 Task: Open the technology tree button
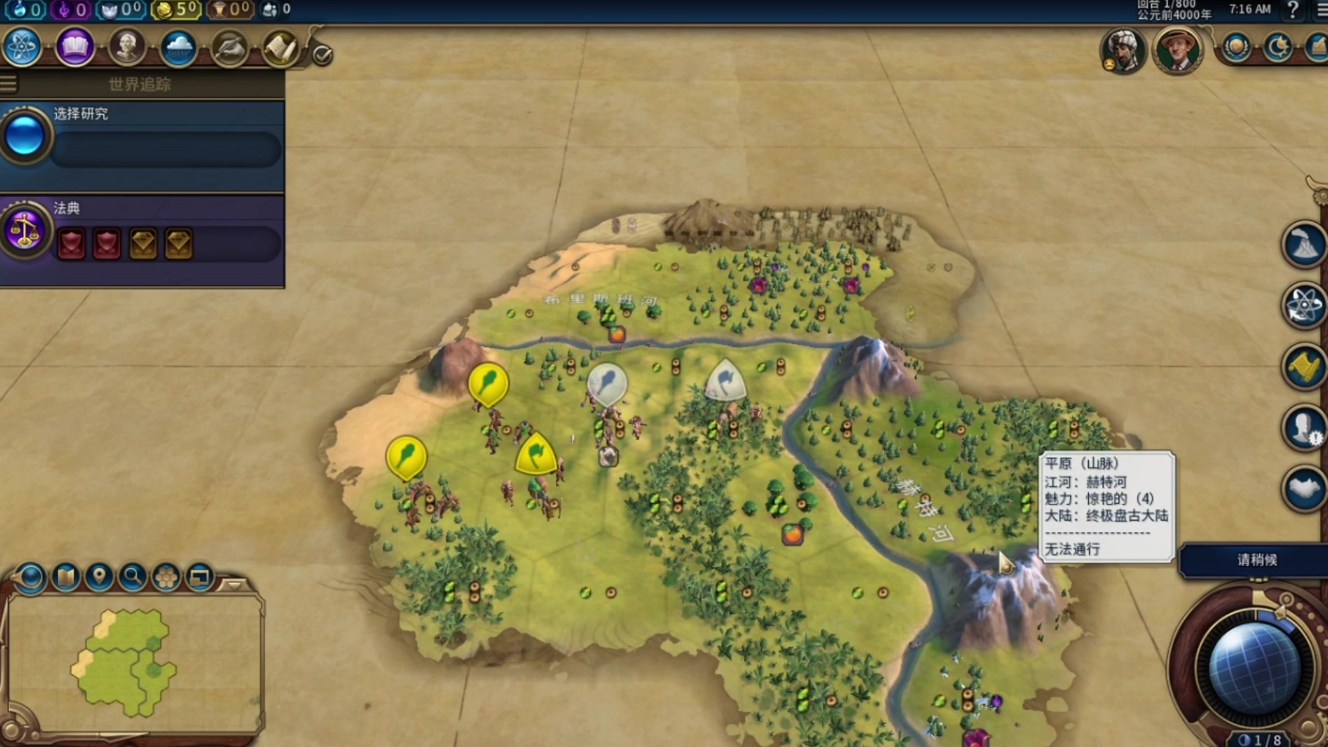(x=22, y=47)
